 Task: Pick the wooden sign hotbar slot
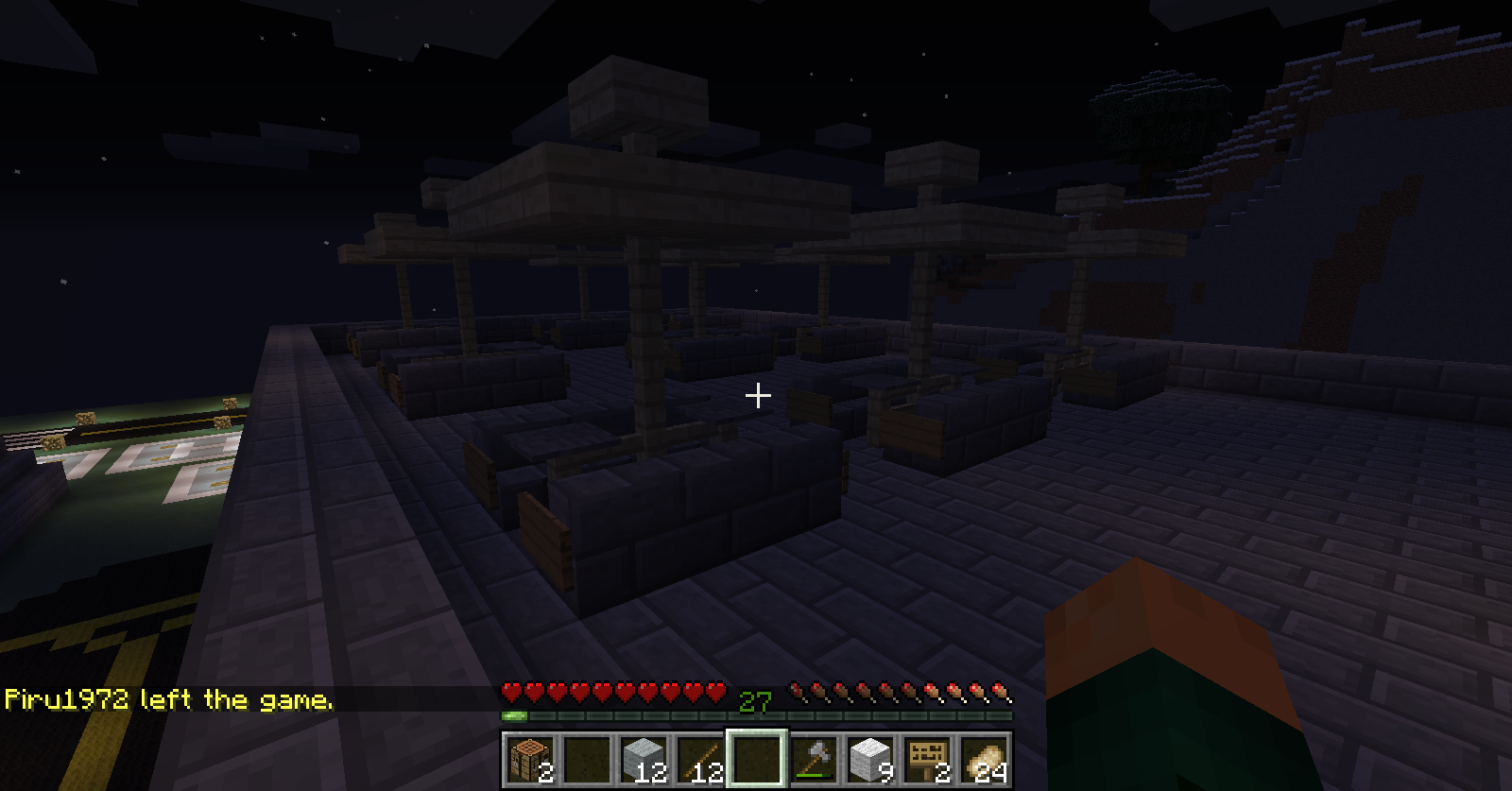927,759
